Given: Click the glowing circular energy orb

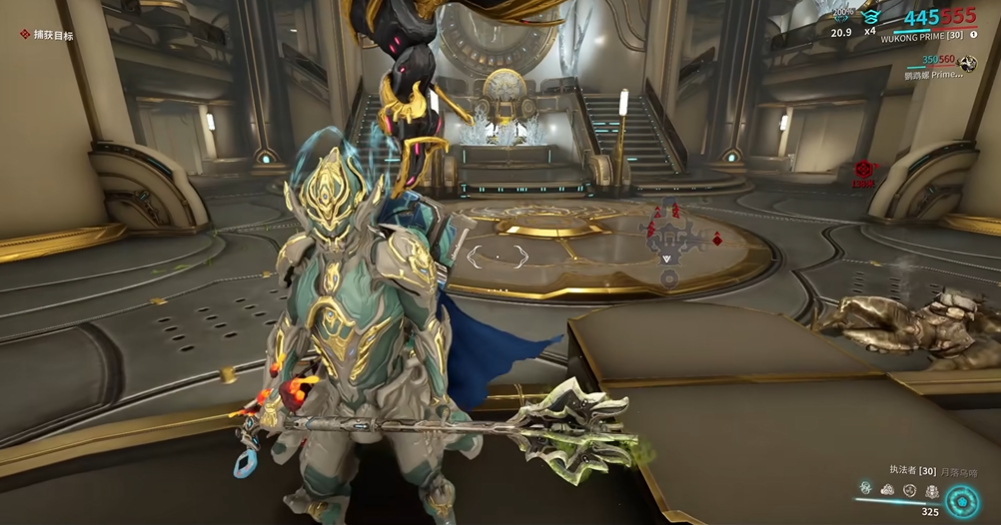Looking at the screenshot, I should click(x=963, y=500).
